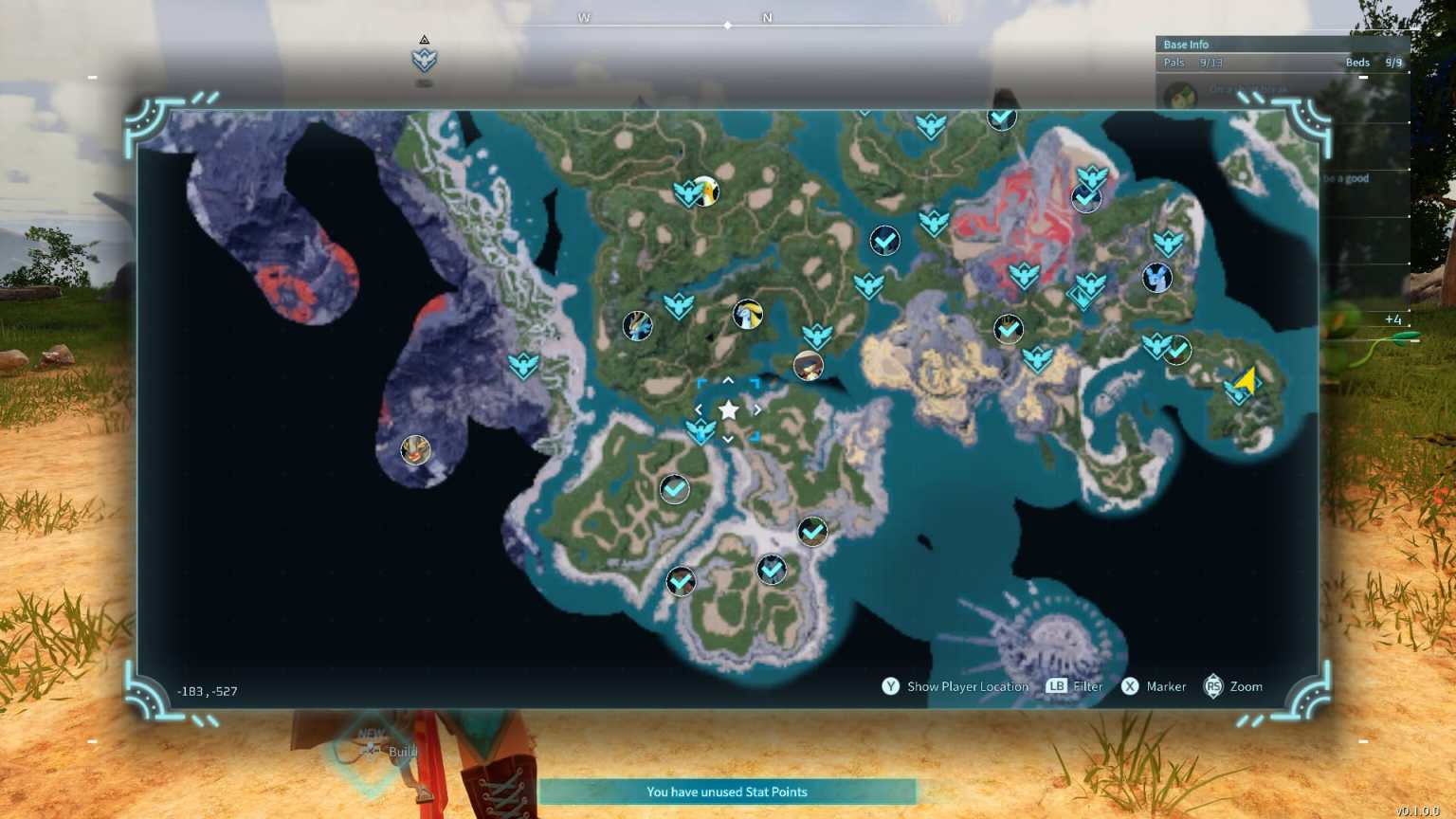
Task: Toggle the checkmark marker in the northeast snow area
Action: 1085,199
